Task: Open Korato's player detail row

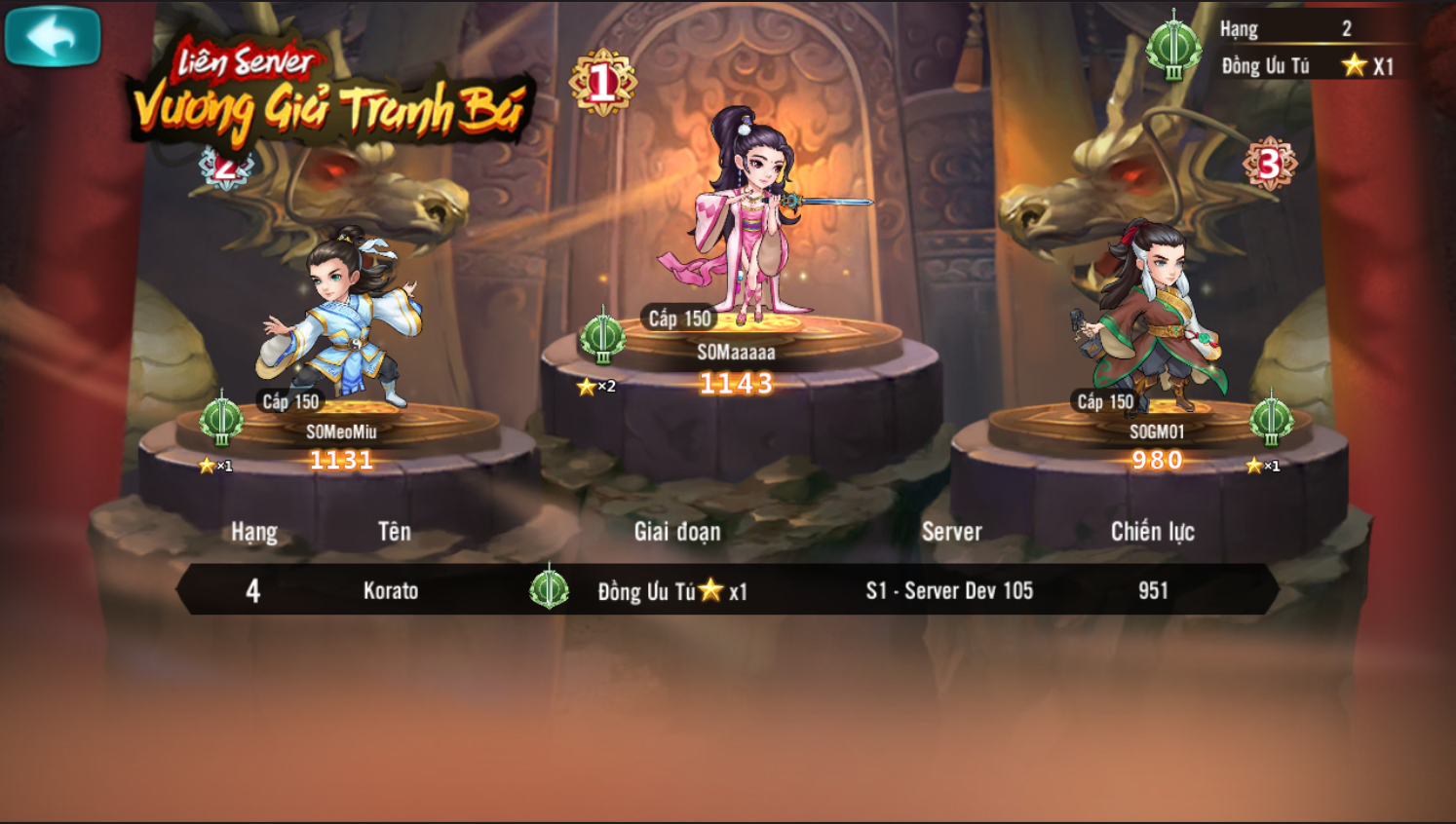Action: pos(390,590)
